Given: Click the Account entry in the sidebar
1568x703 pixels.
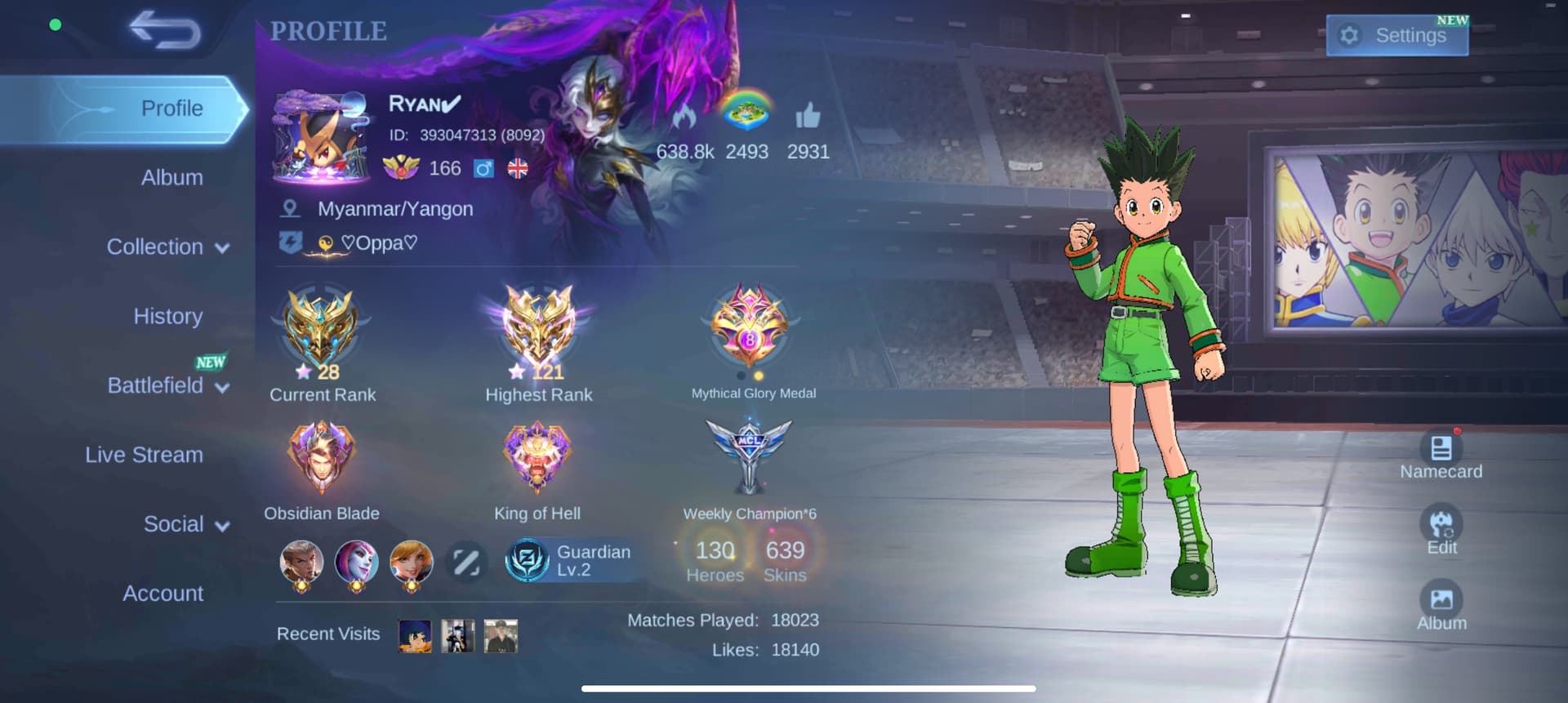Looking at the screenshot, I should pos(163,593).
